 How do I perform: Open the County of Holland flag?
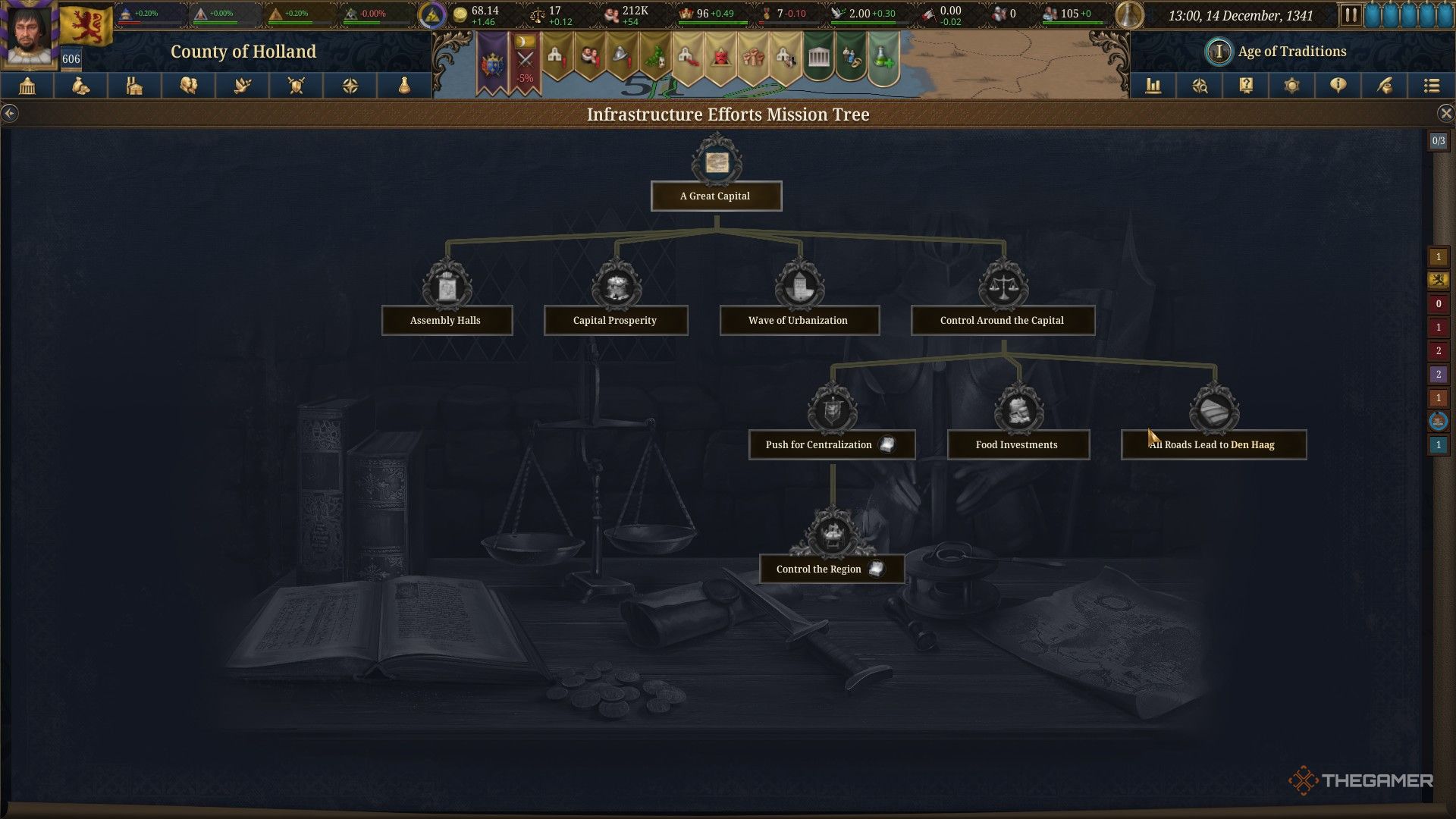86,25
